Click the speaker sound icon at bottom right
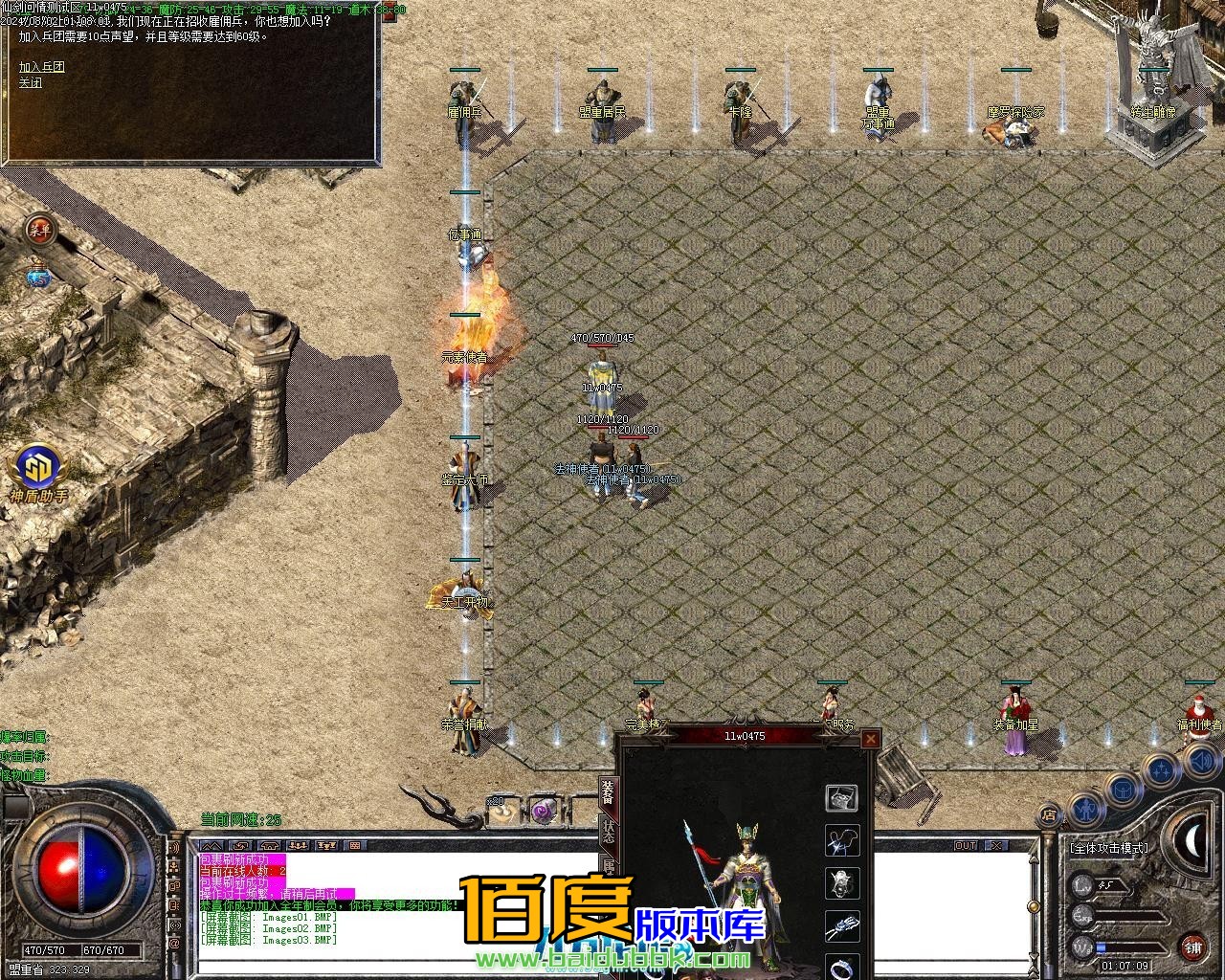Viewport: 1225px width, 980px height. [1201, 762]
